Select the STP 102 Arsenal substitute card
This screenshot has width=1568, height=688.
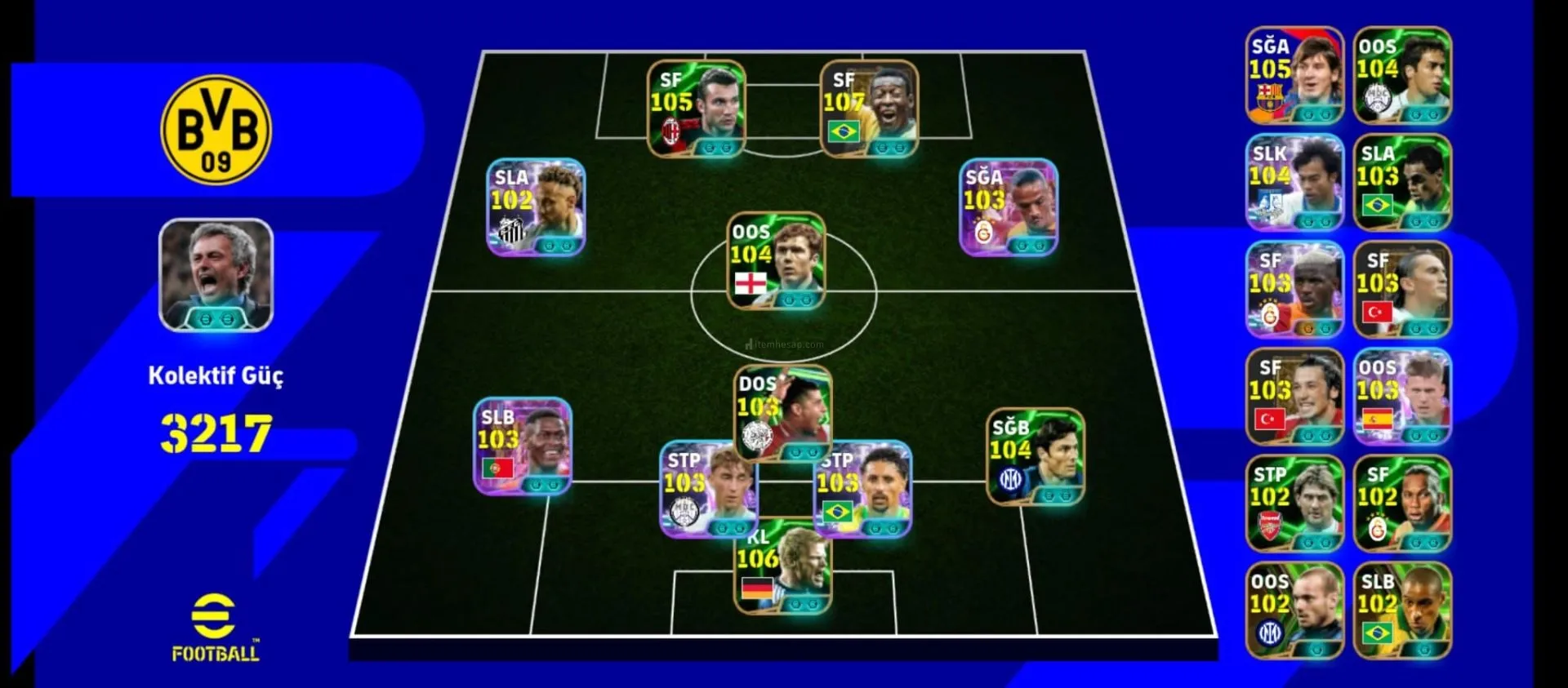click(x=1294, y=504)
